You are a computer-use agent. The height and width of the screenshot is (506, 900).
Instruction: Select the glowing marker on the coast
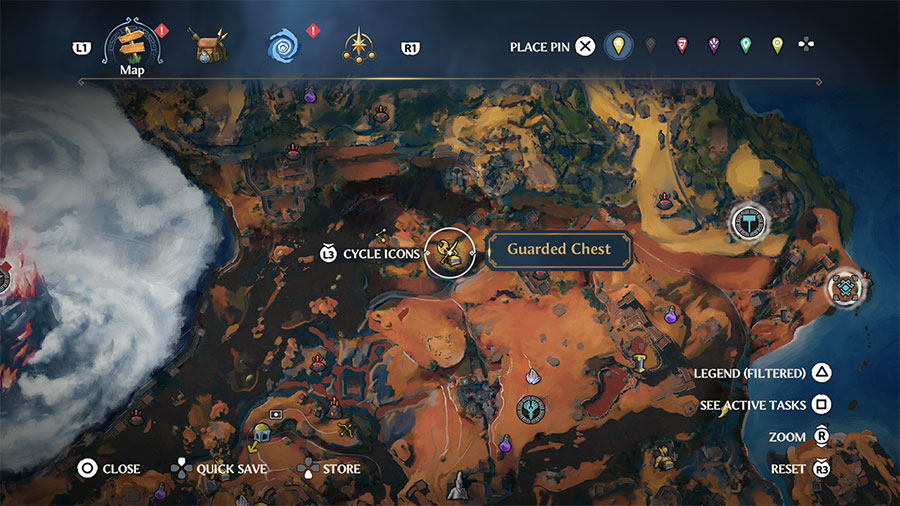pyautogui.click(x=847, y=288)
